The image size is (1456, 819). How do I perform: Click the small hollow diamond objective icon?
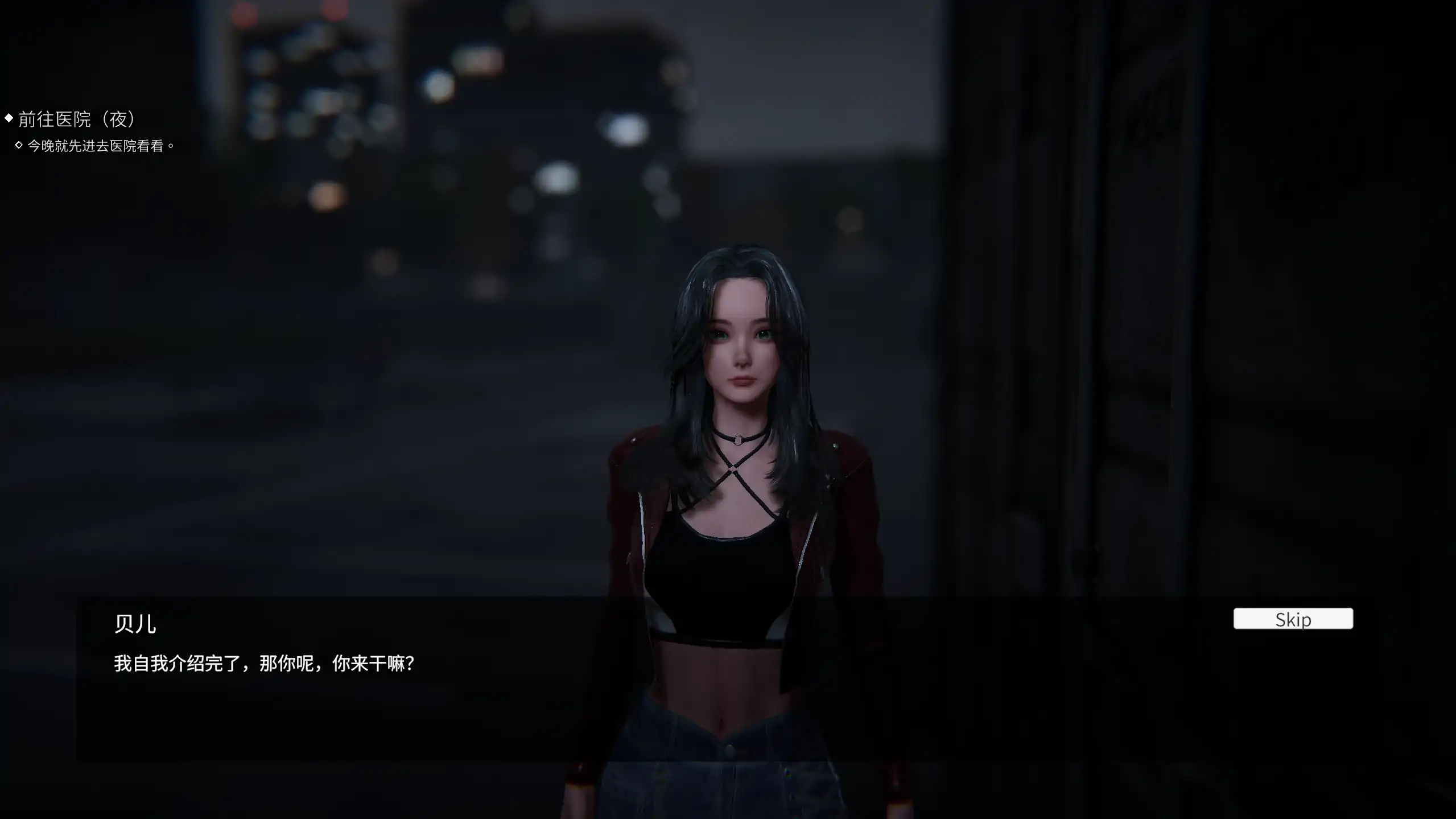pos(19,146)
